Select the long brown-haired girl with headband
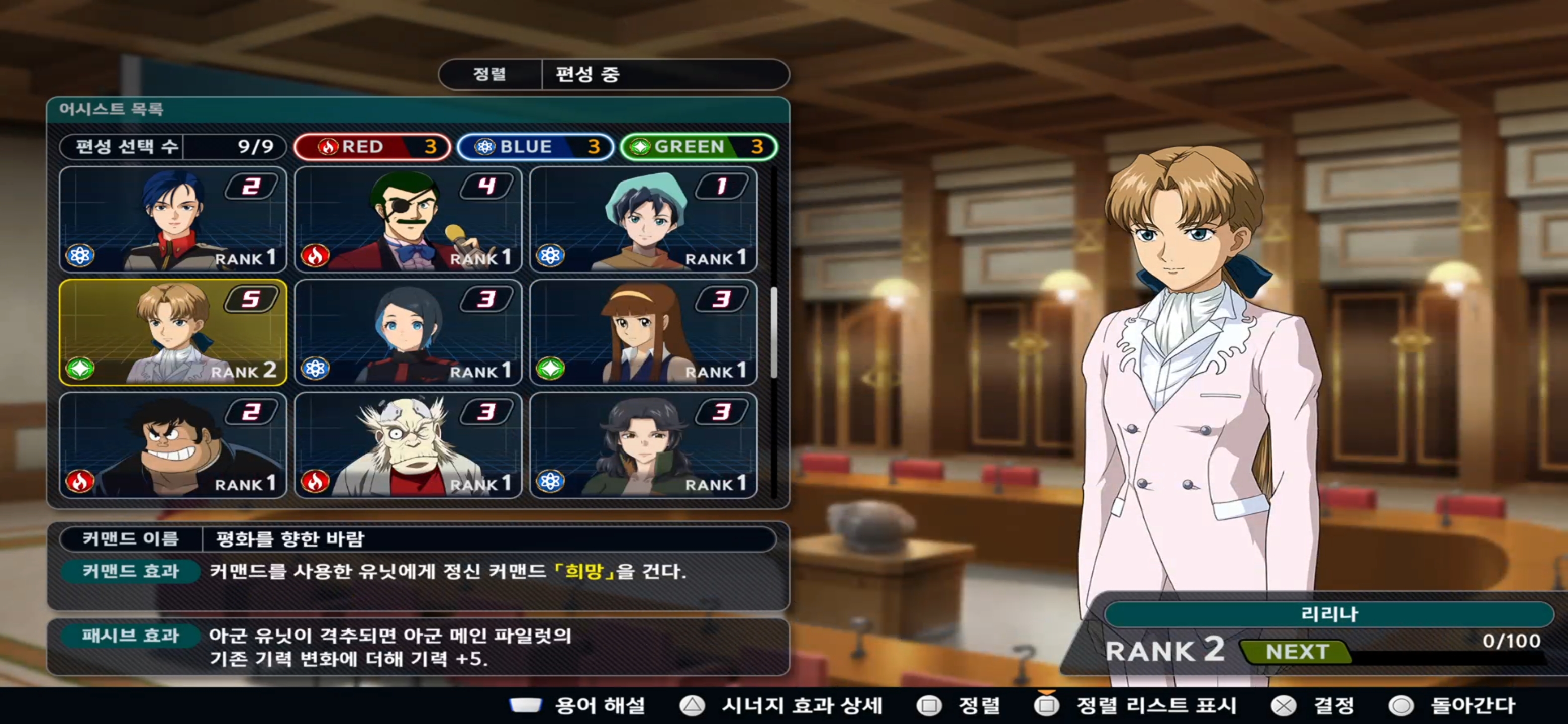The height and width of the screenshot is (724, 1568). coord(643,332)
